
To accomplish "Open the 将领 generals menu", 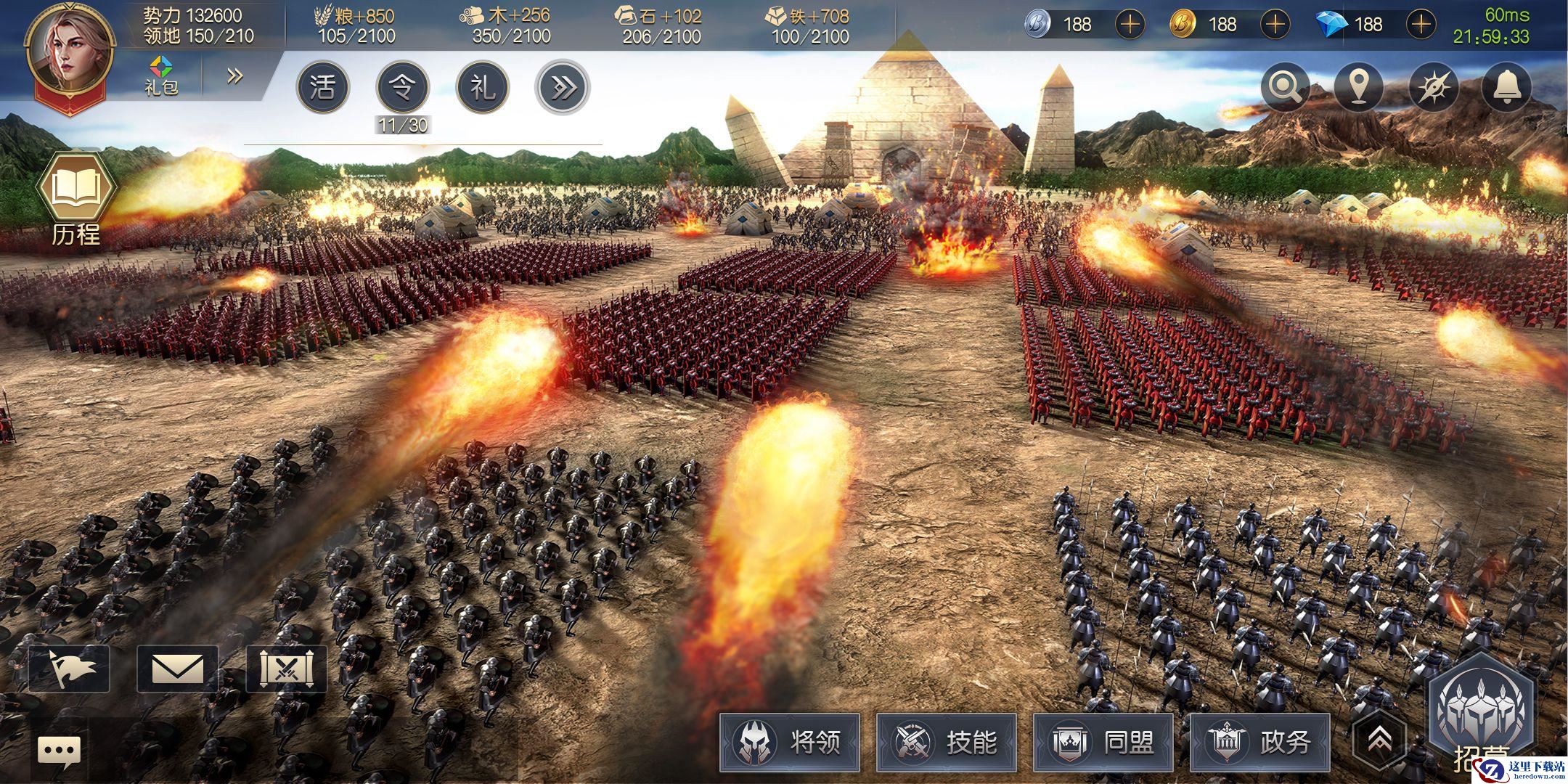I will click(790, 741).
